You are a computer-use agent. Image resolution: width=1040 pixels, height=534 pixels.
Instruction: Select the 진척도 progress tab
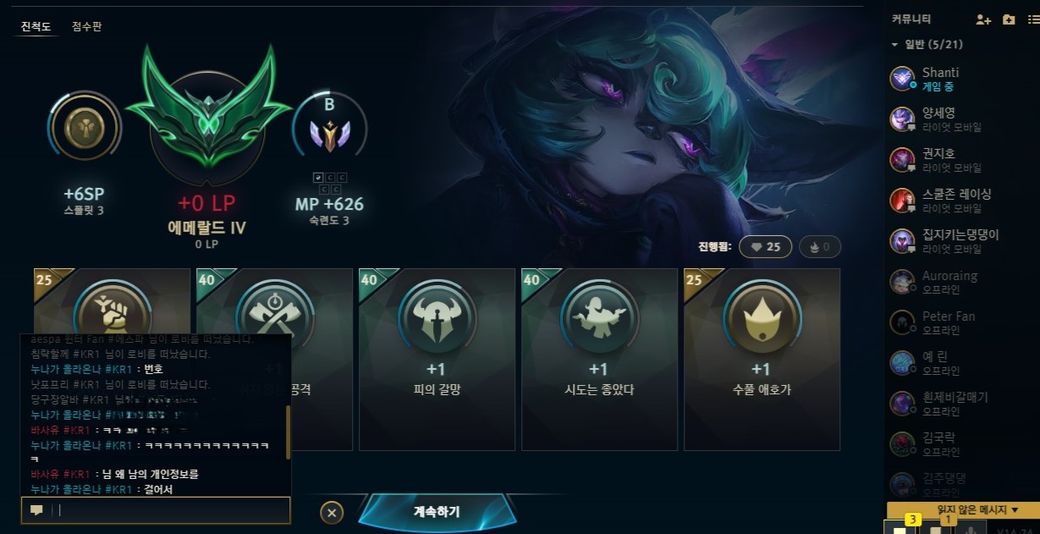click(x=36, y=27)
